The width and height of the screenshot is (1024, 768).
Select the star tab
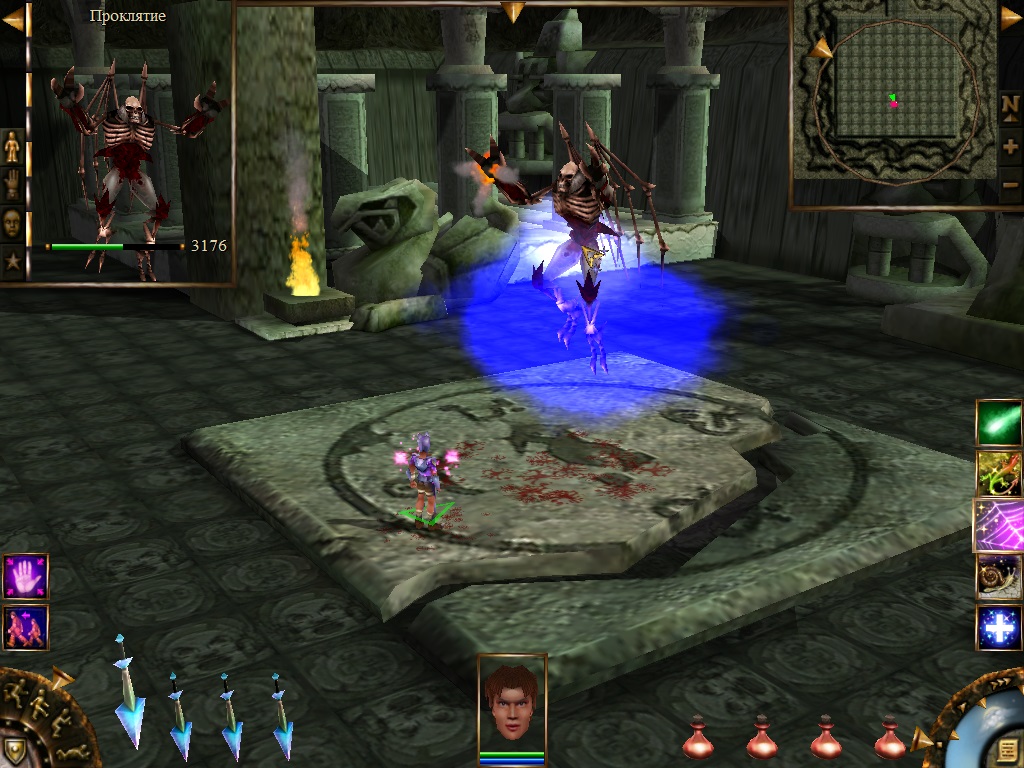point(12,262)
